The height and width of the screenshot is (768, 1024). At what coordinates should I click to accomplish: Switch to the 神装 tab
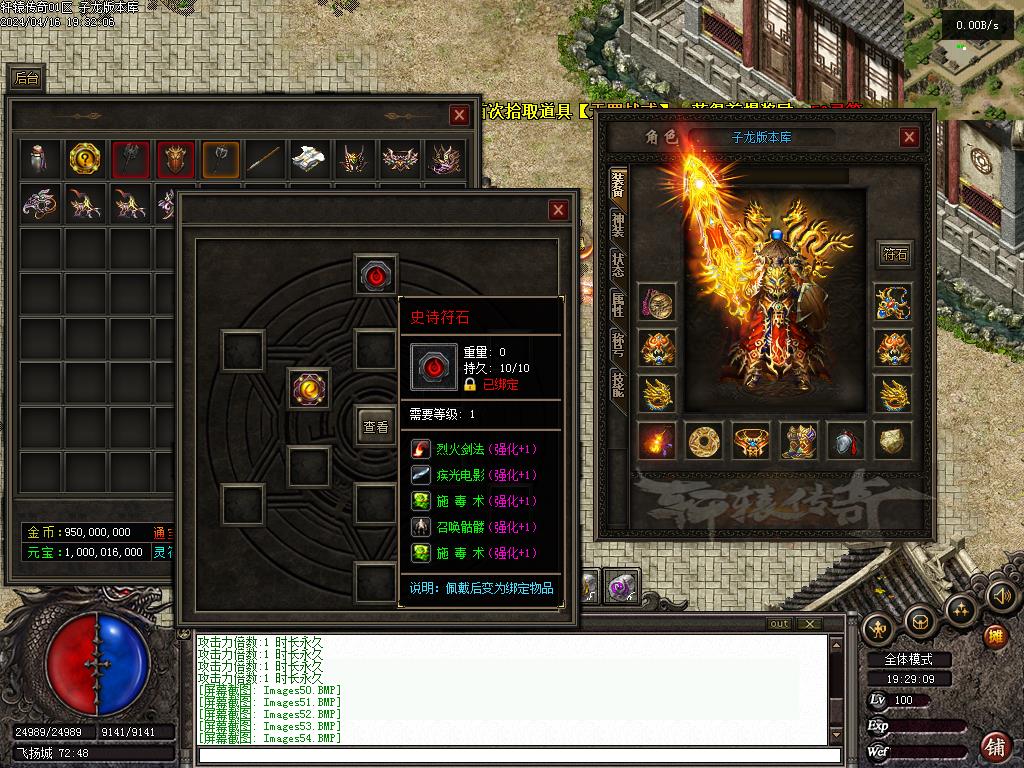pyautogui.click(x=618, y=223)
